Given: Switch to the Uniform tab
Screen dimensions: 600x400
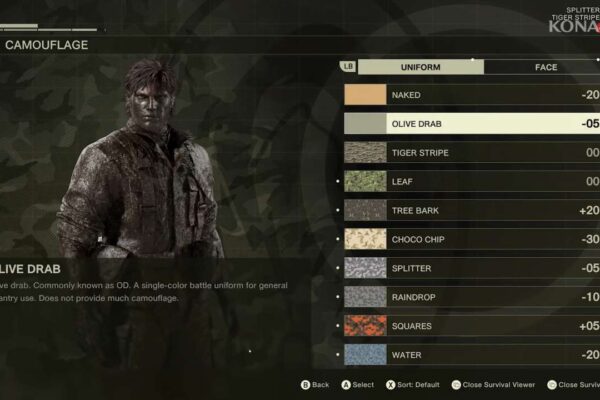Looking at the screenshot, I should pos(420,67).
